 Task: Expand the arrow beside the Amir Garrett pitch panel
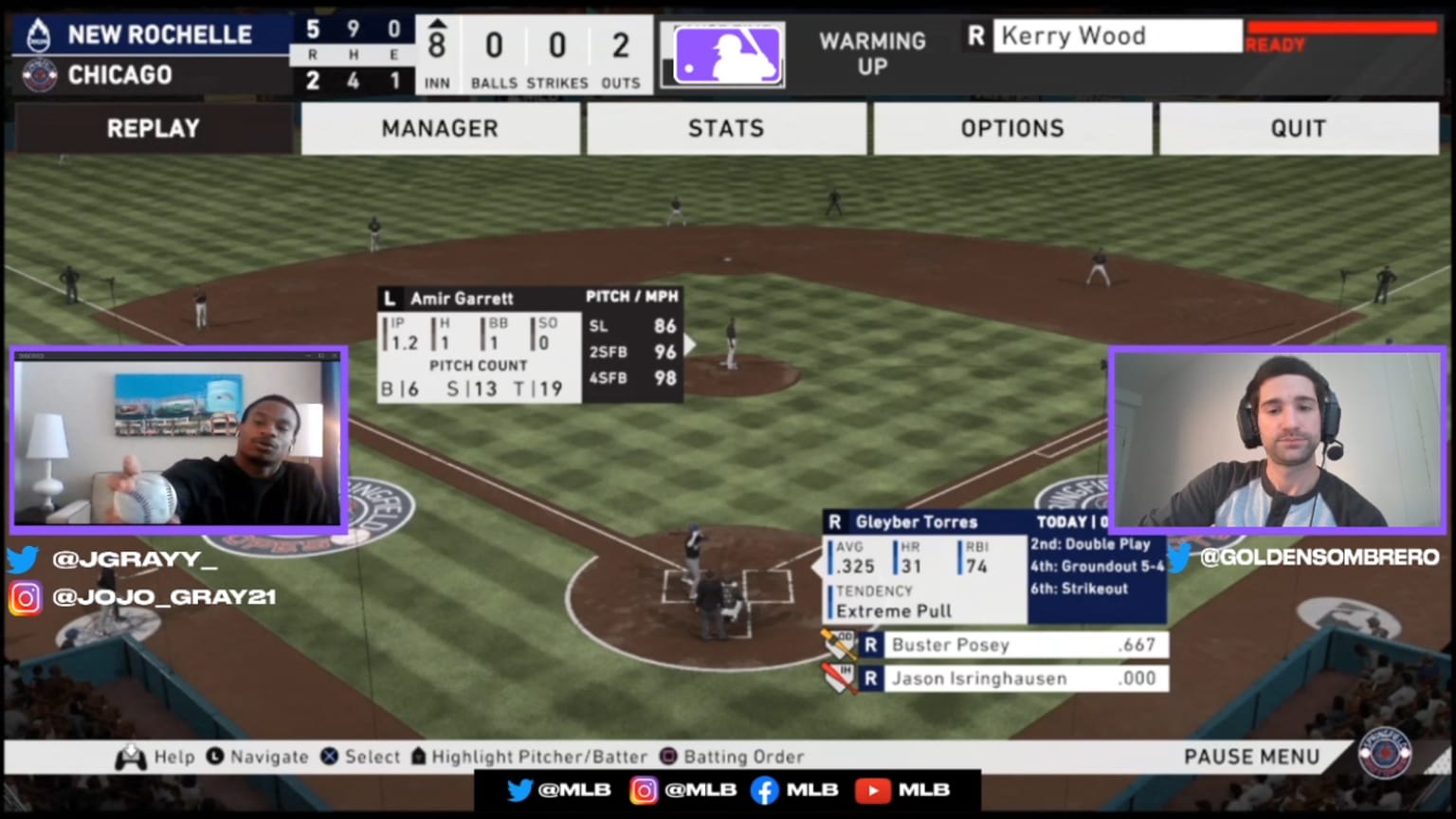(x=690, y=345)
